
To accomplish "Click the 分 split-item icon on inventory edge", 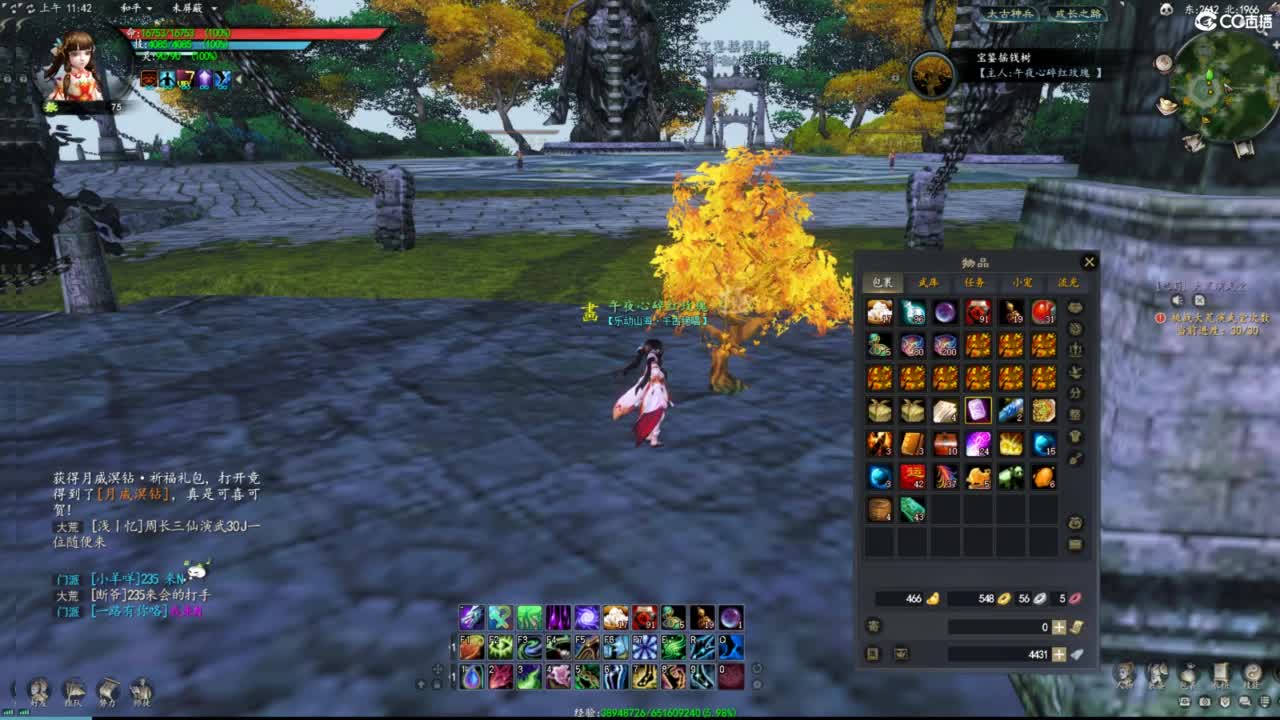I will tap(1075, 393).
